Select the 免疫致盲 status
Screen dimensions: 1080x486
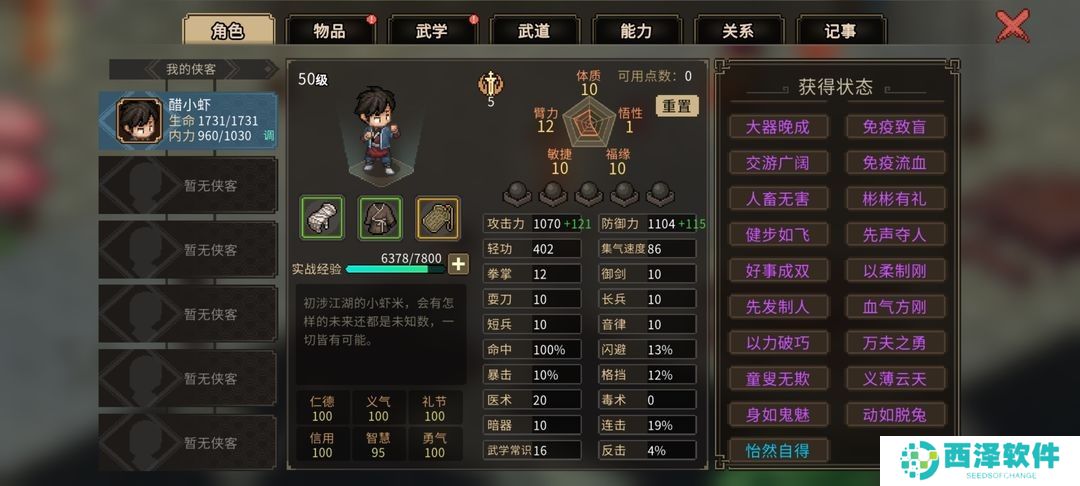tap(894, 127)
